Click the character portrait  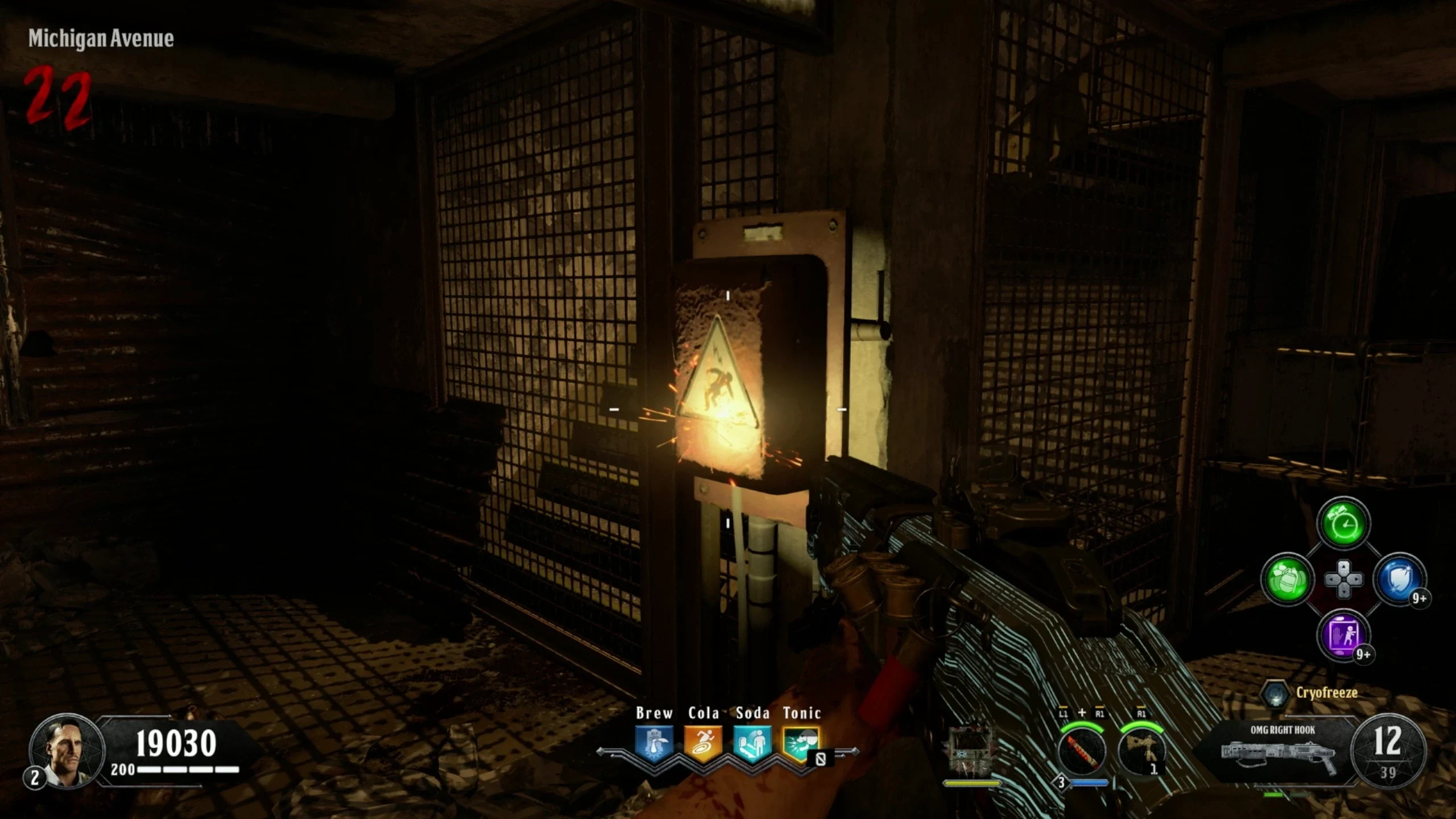[x=67, y=750]
